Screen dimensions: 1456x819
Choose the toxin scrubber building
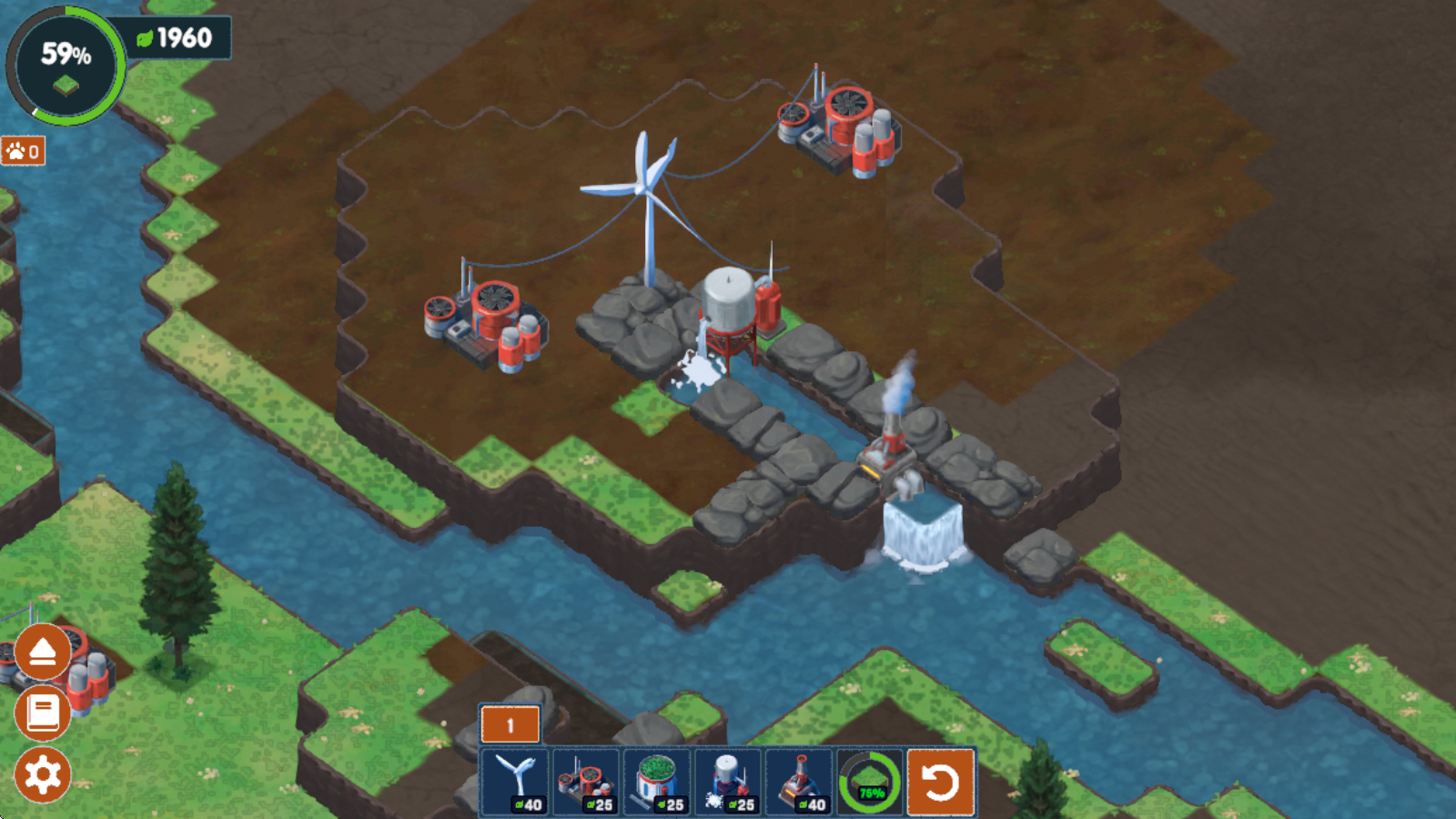pos(586,782)
